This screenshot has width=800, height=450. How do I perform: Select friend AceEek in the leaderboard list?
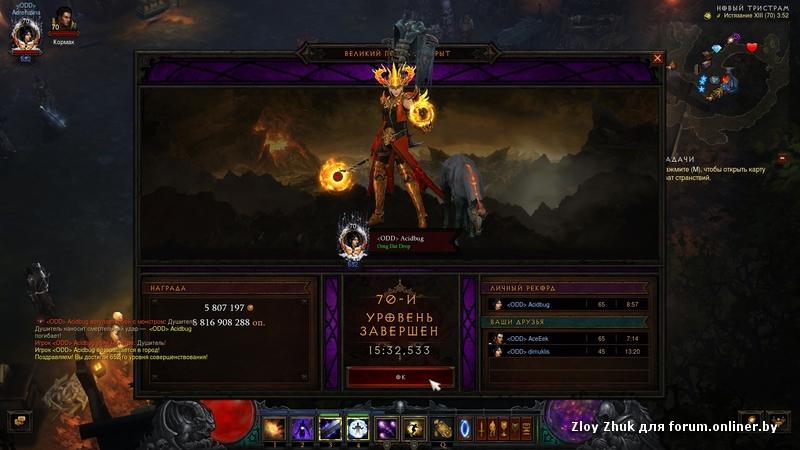coord(567,339)
